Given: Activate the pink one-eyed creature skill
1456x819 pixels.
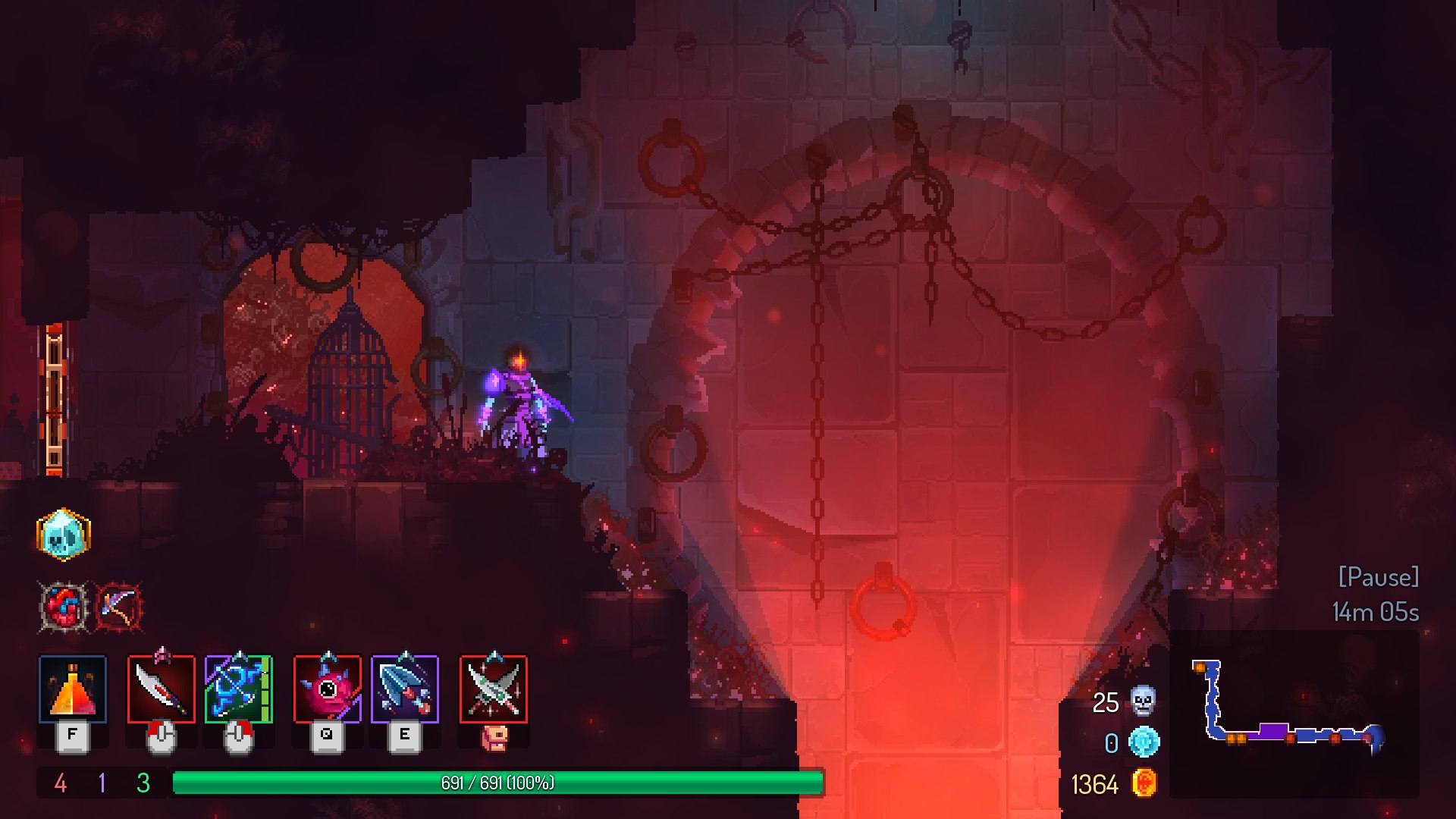Looking at the screenshot, I should [328, 689].
